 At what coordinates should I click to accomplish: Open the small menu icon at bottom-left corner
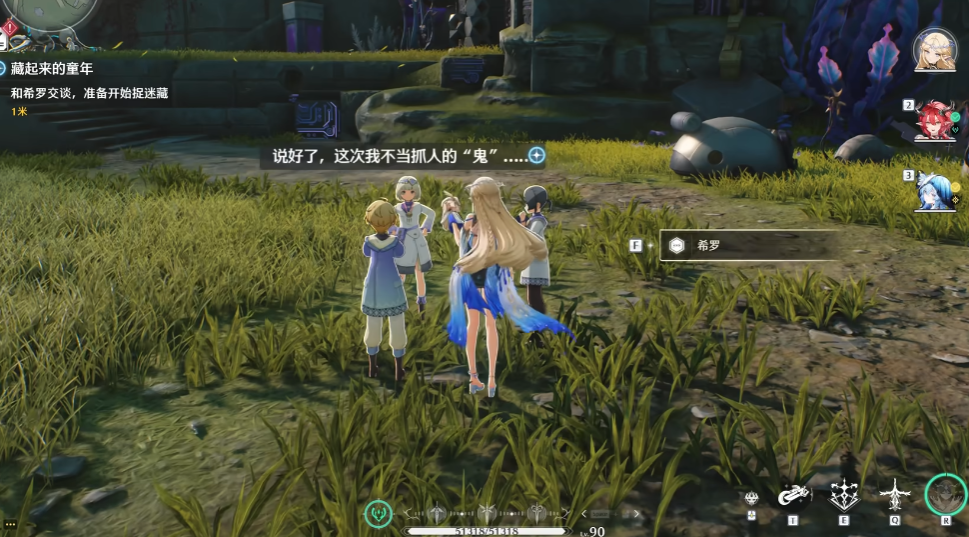(9, 523)
